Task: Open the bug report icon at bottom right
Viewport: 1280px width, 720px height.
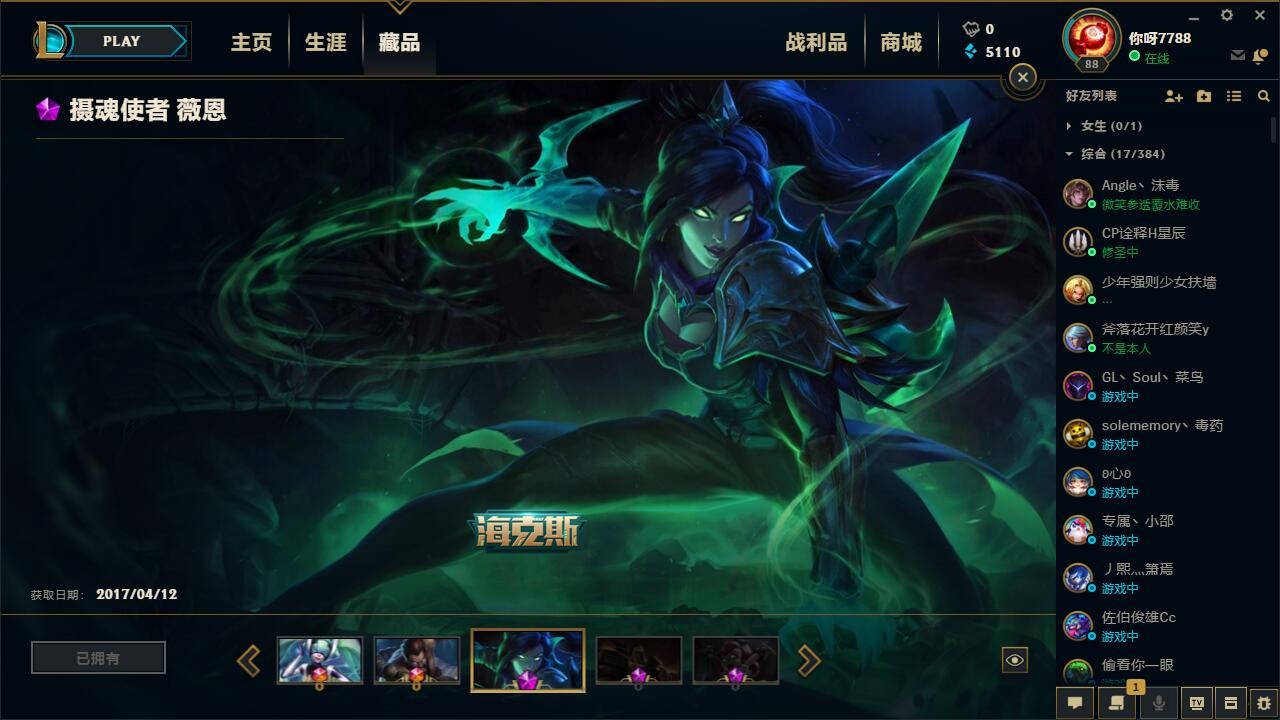Action: [x=1264, y=703]
